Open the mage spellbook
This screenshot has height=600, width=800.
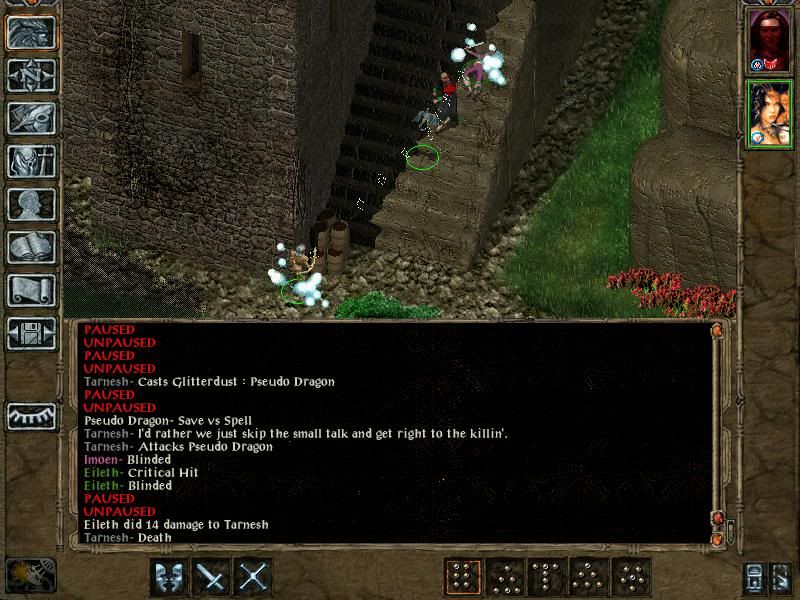point(31,247)
